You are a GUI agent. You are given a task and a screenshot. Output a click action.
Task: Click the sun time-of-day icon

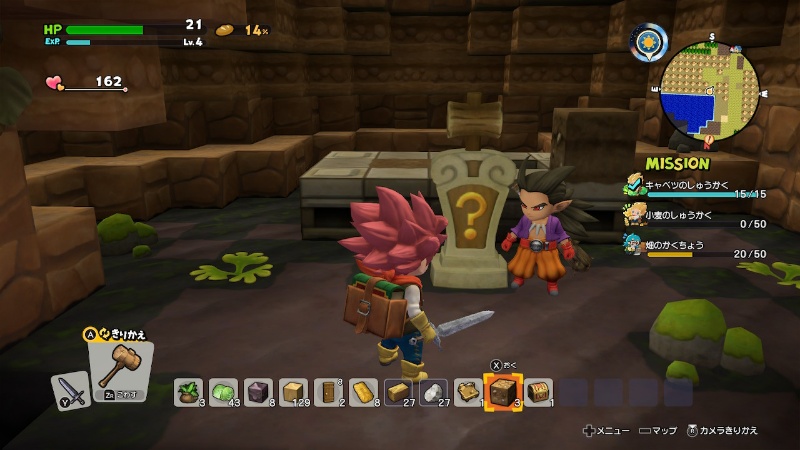point(647,44)
